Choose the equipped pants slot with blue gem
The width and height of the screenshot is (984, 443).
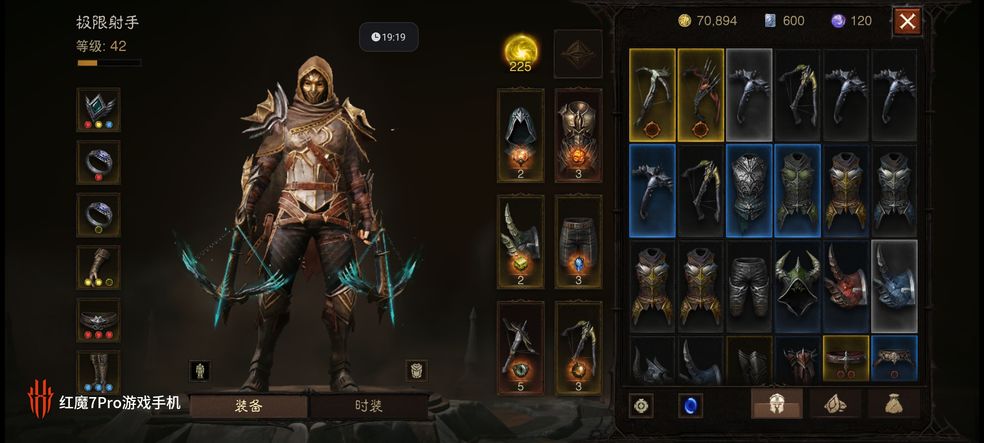[x=578, y=241]
